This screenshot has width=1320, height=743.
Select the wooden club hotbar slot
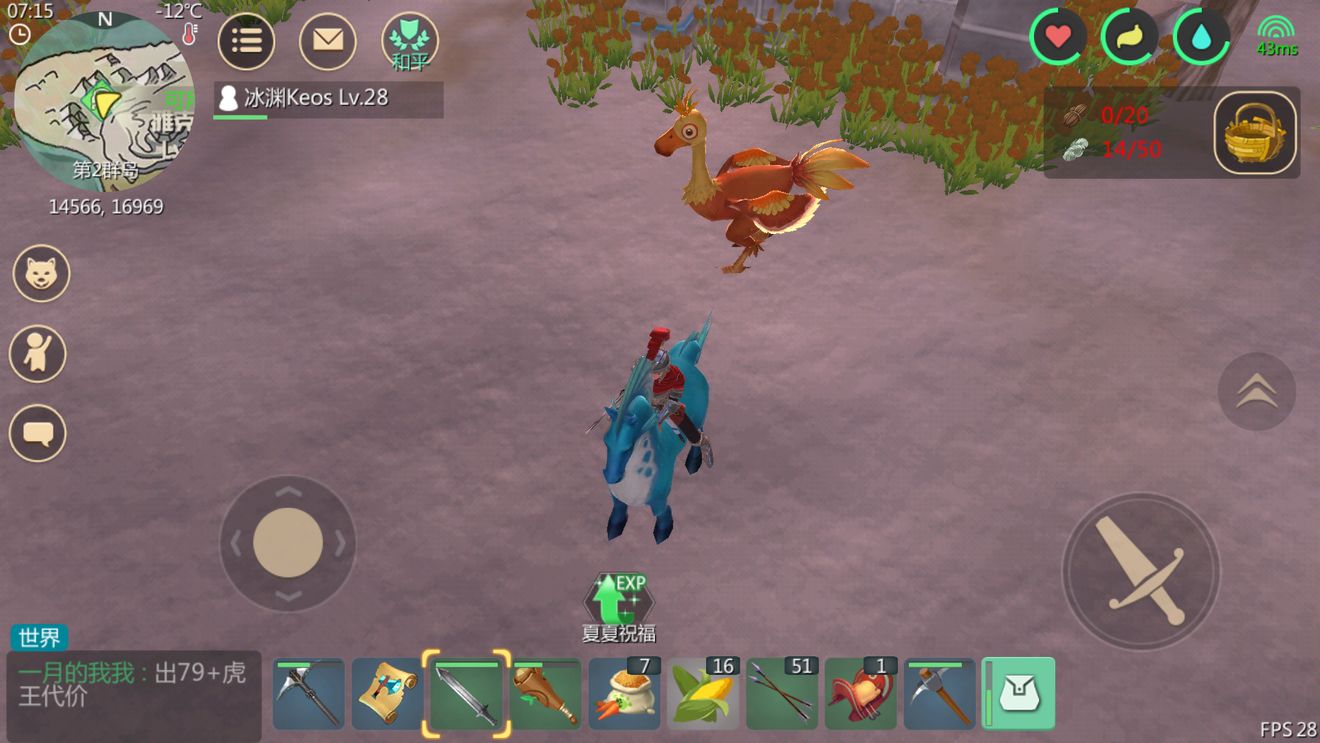coord(545,694)
